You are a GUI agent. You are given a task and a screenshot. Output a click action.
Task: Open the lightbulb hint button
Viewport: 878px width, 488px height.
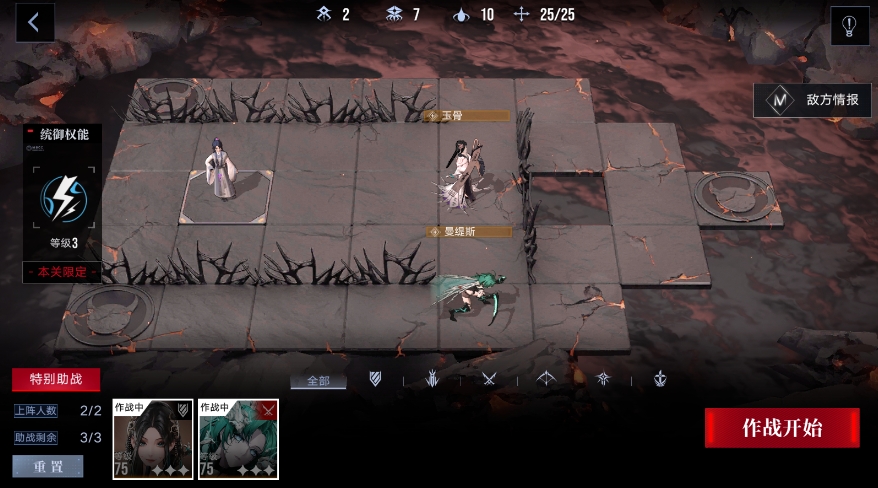(x=849, y=25)
